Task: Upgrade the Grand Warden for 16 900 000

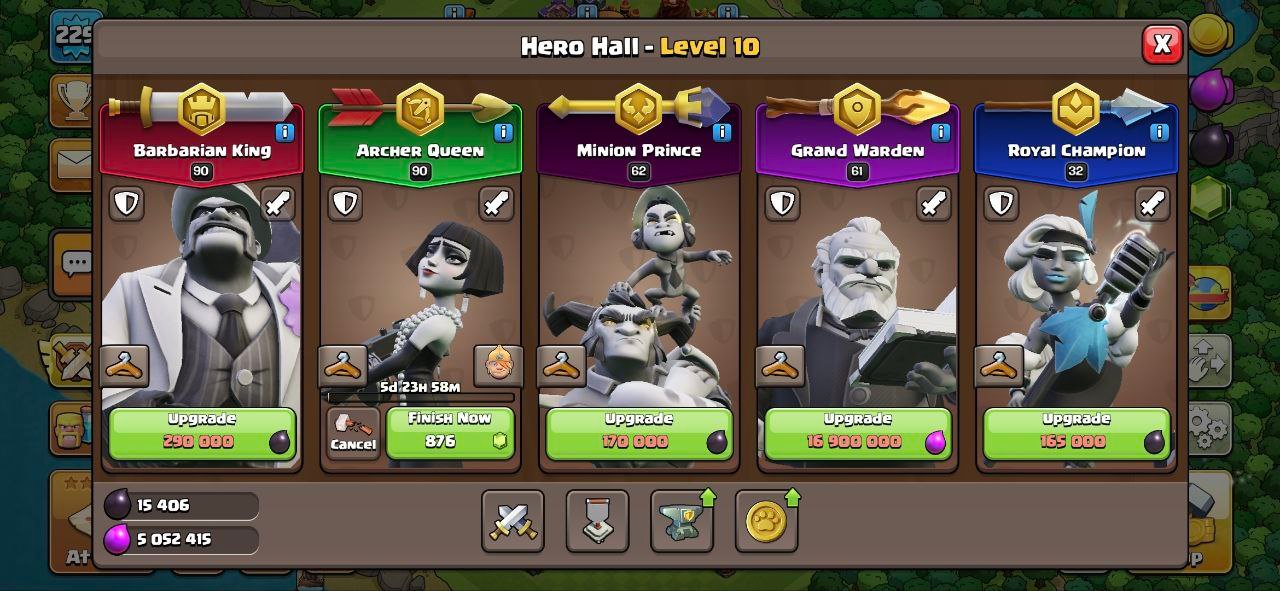Action: (x=857, y=433)
